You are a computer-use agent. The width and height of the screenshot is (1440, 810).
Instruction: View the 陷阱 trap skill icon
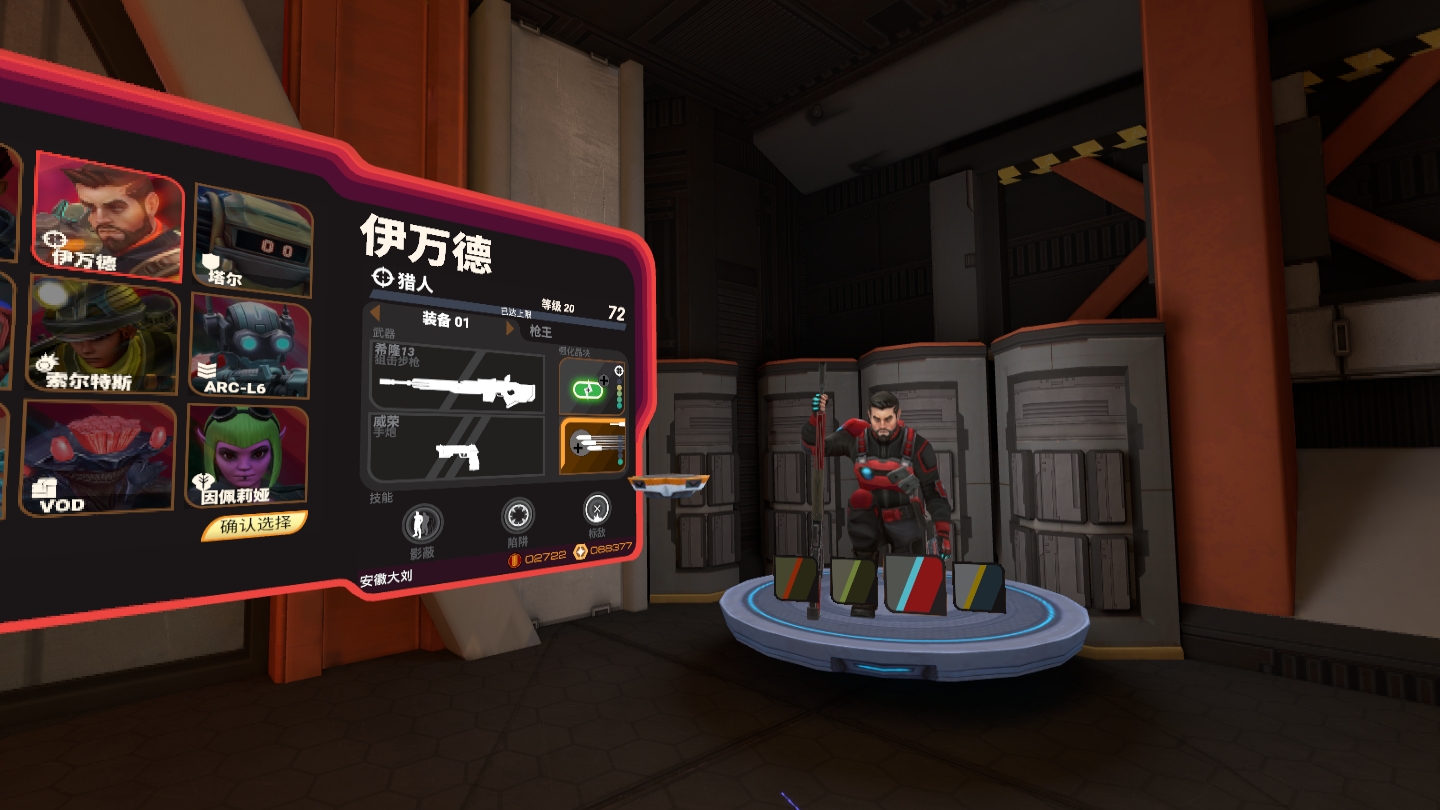[x=517, y=518]
